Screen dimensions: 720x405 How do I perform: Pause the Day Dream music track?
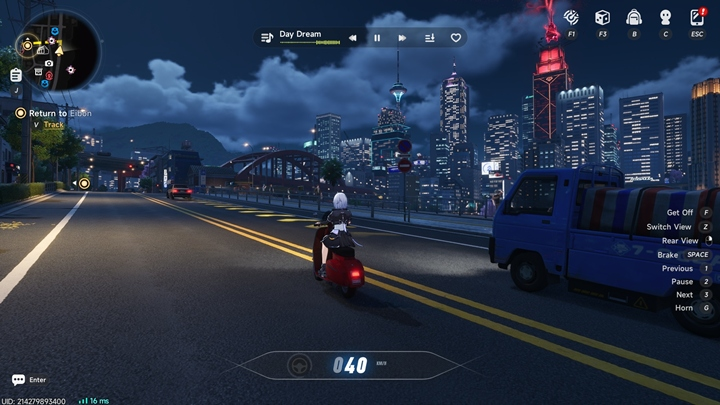pos(377,38)
